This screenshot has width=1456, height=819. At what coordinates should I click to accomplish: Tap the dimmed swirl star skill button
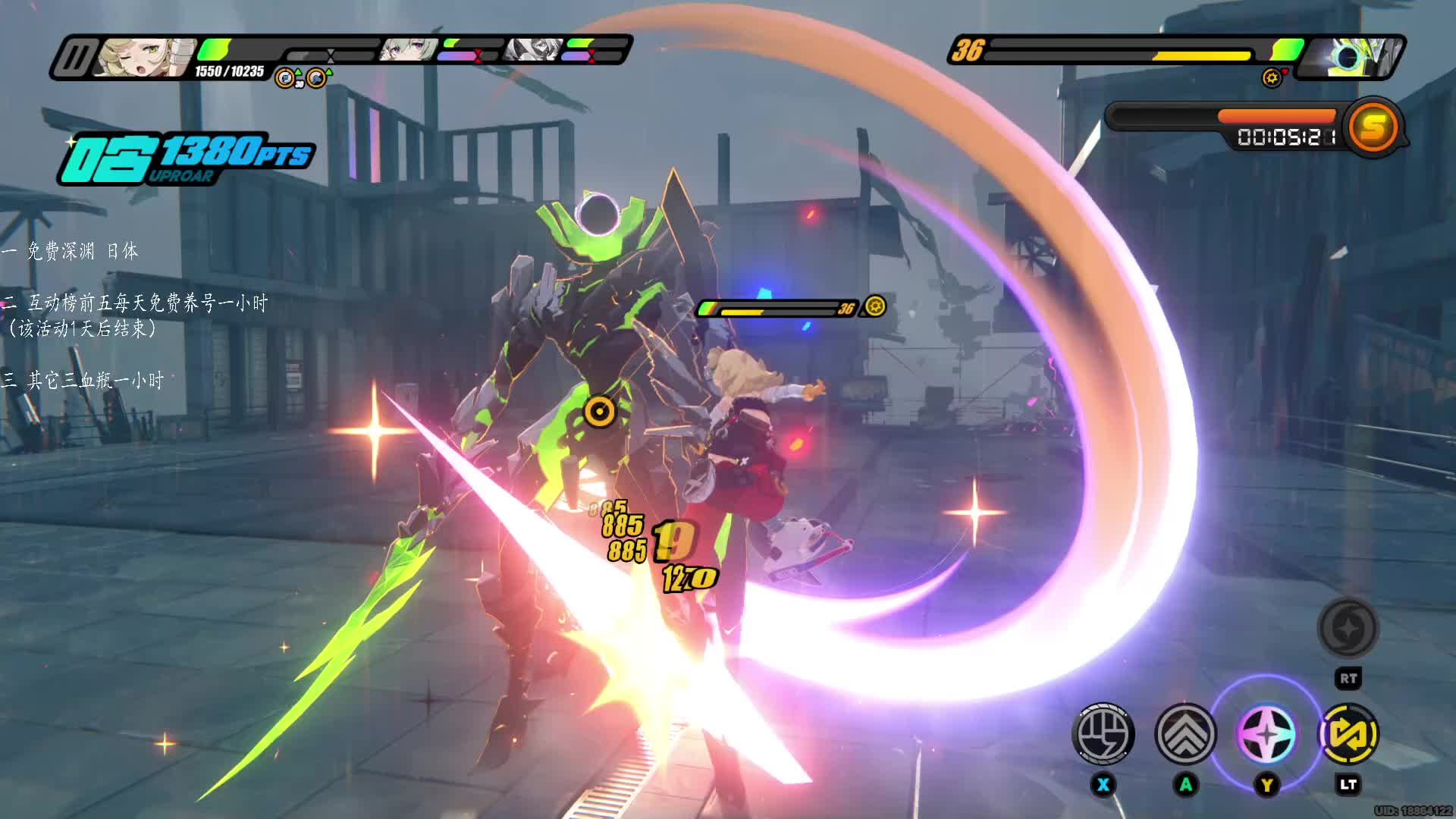(x=1348, y=627)
